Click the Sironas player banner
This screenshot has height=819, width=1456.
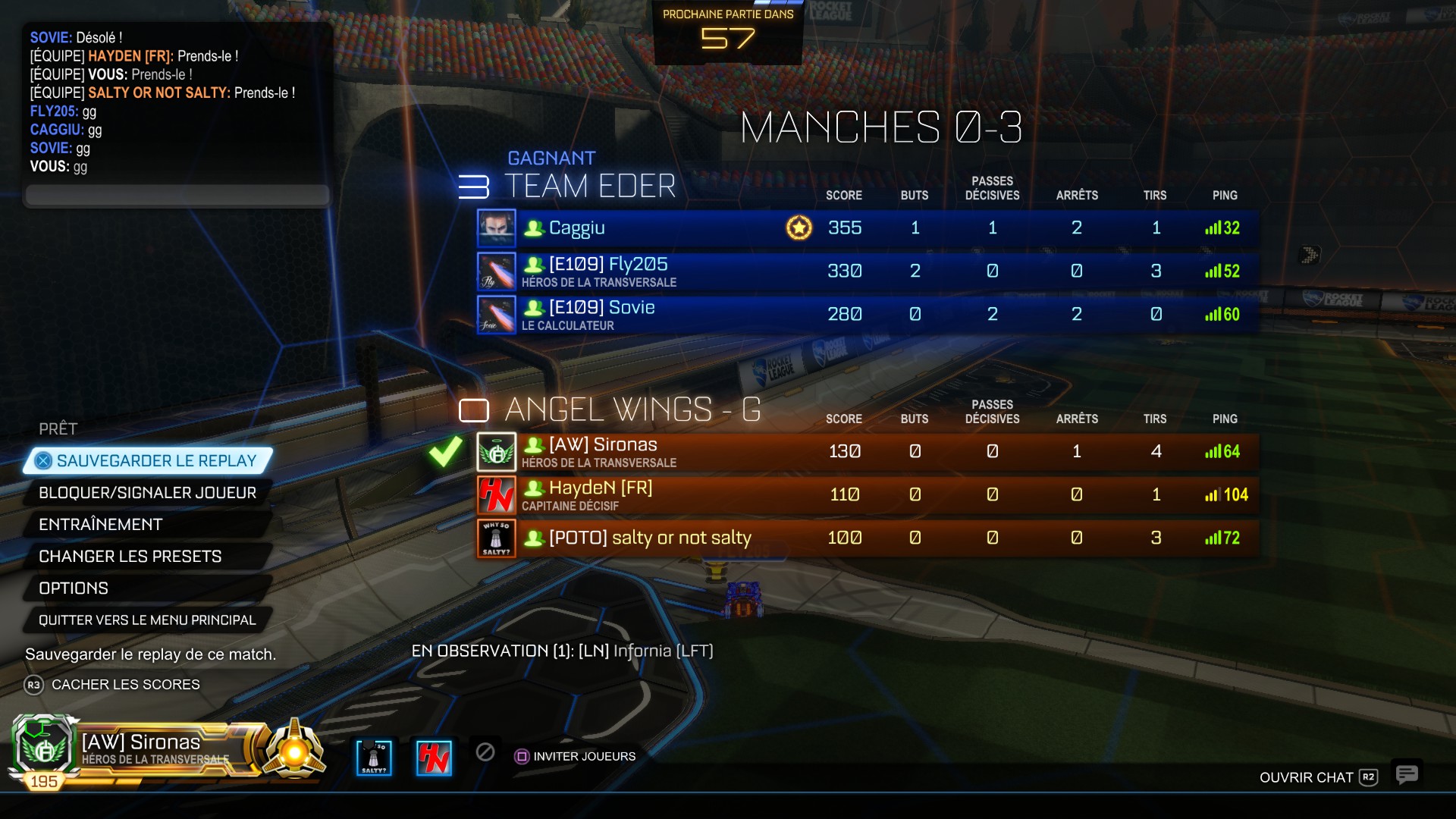[x=152, y=749]
